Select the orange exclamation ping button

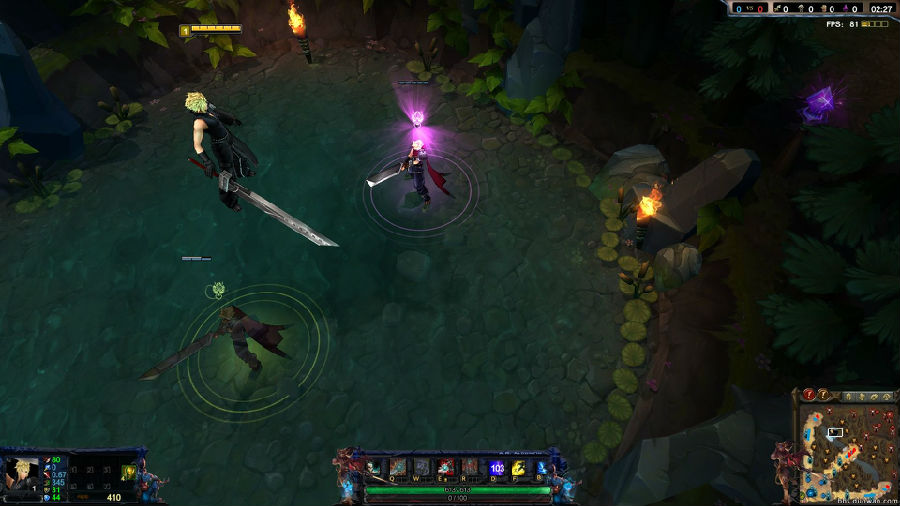click(823, 396)
